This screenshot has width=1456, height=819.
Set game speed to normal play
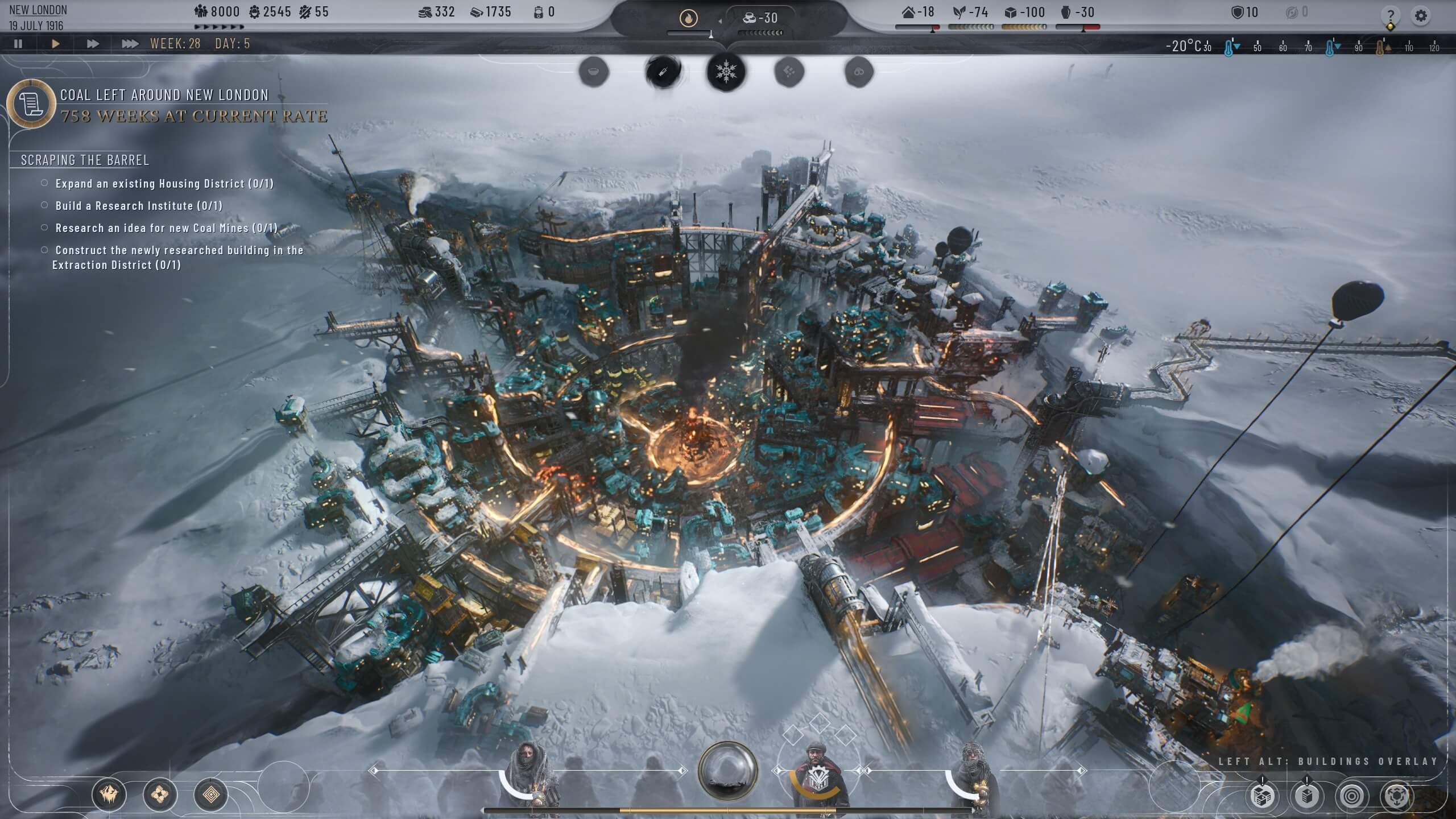pyautogui.click(x=56, y=44)
